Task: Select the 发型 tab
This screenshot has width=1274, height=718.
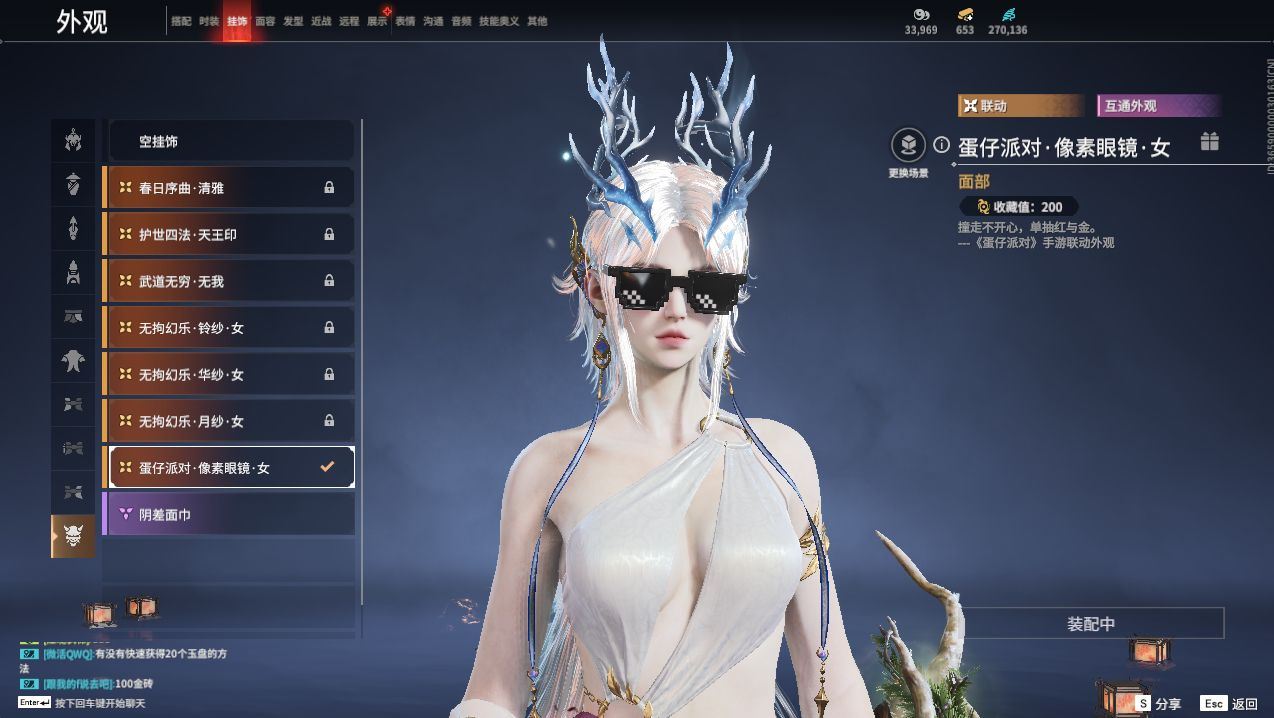Action: pyautogui.click(x=293, y=21)
